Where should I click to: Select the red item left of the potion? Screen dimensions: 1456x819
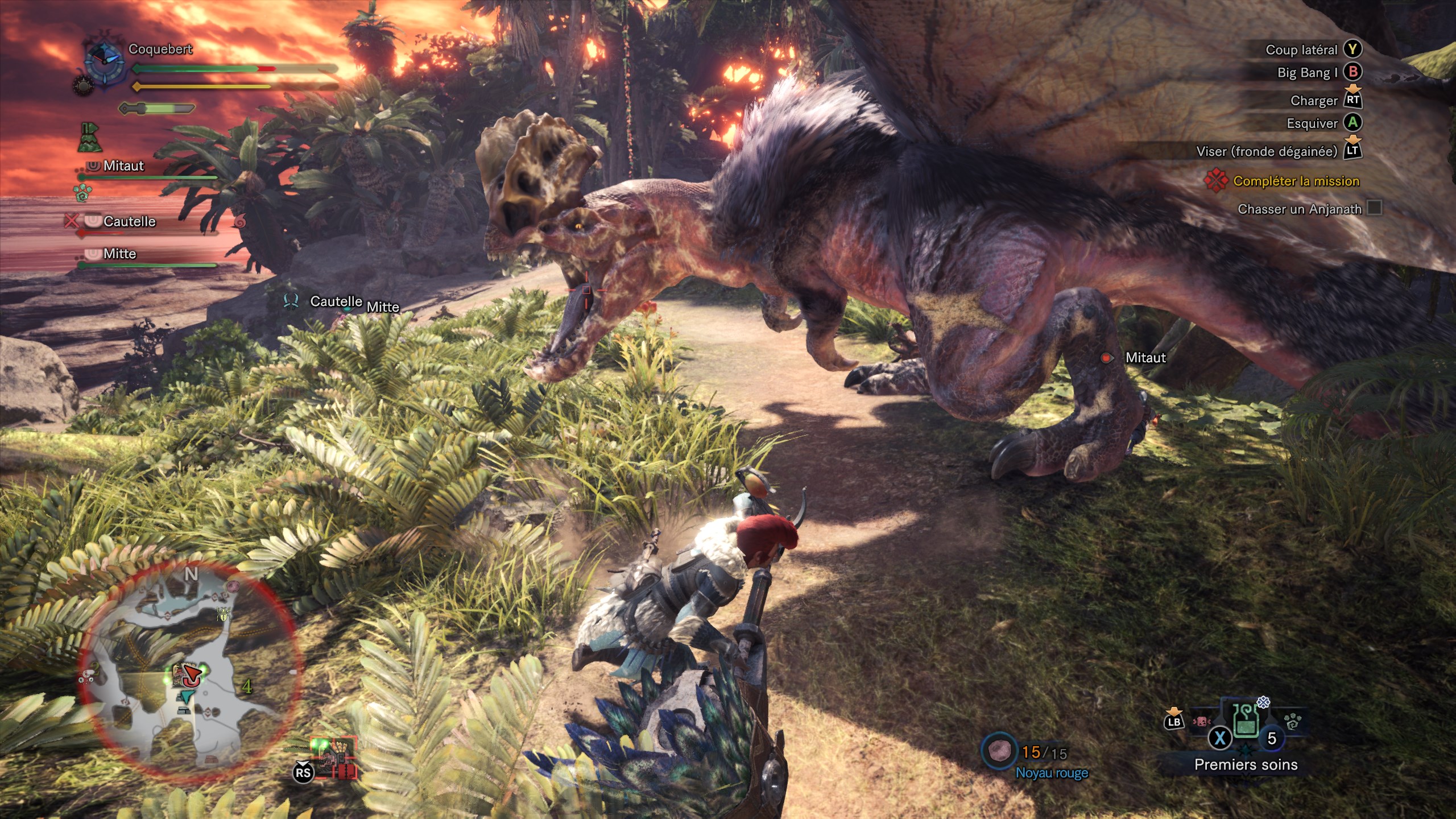pyautogui.click(x=1201, y=722)
